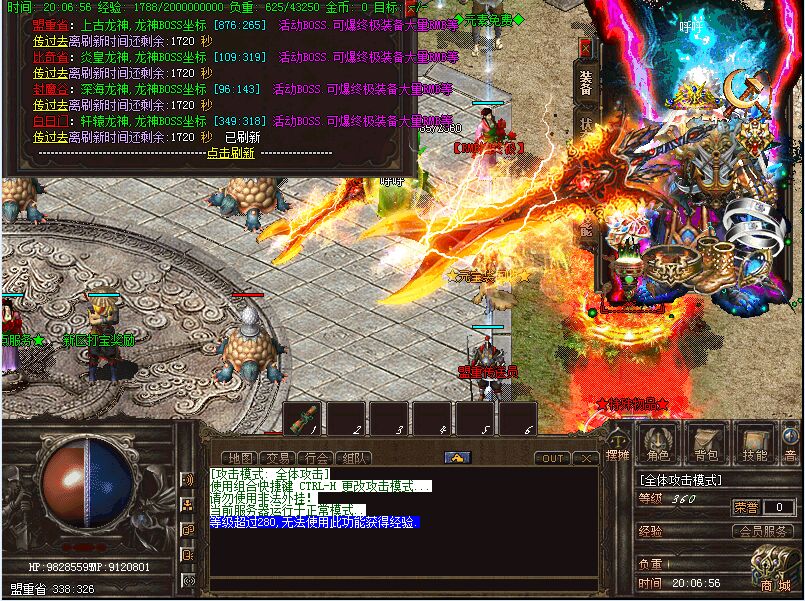Close the game with the X button beside OUT

586,458
